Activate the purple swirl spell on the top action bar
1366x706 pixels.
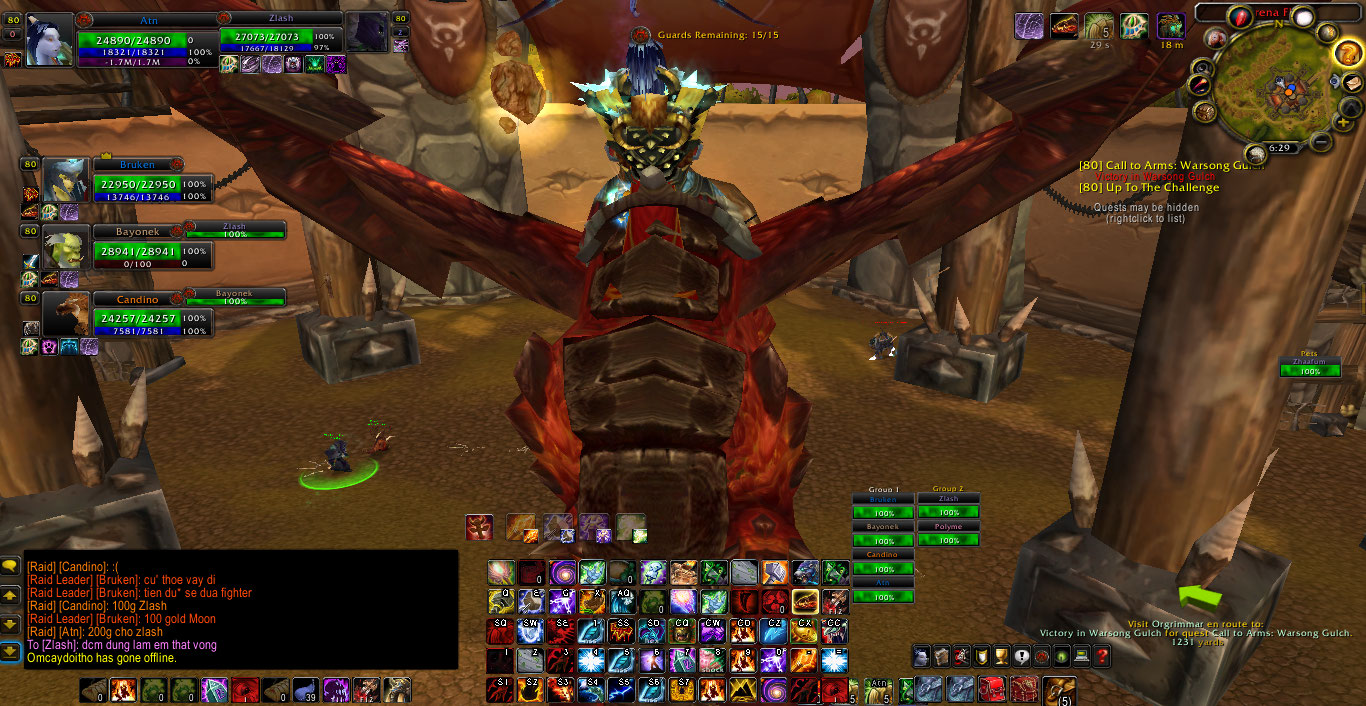point(562,572)
